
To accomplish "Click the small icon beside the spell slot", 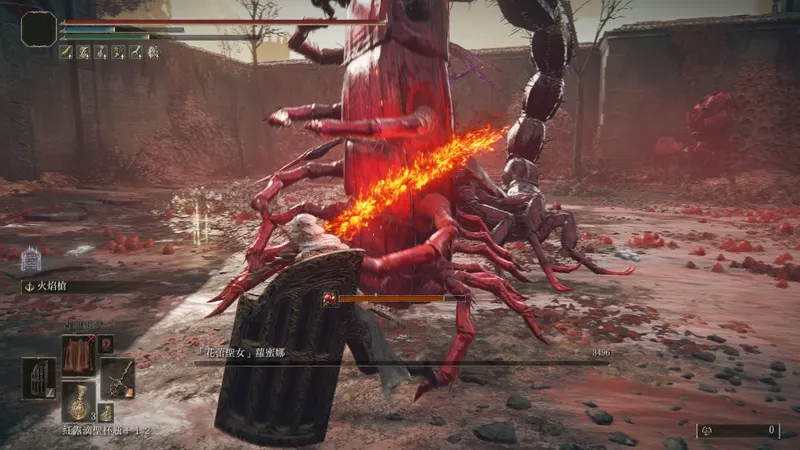I will (106, 343).
